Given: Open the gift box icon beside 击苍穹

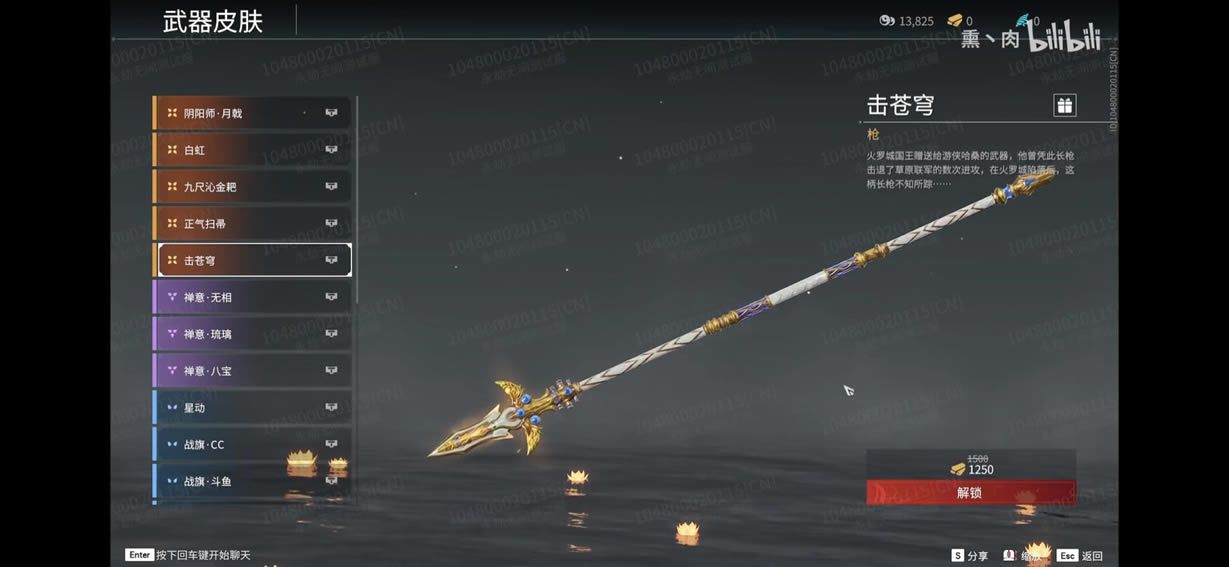Looking at the screenshot, I should pyautogui.click(x=1064, y=105).
